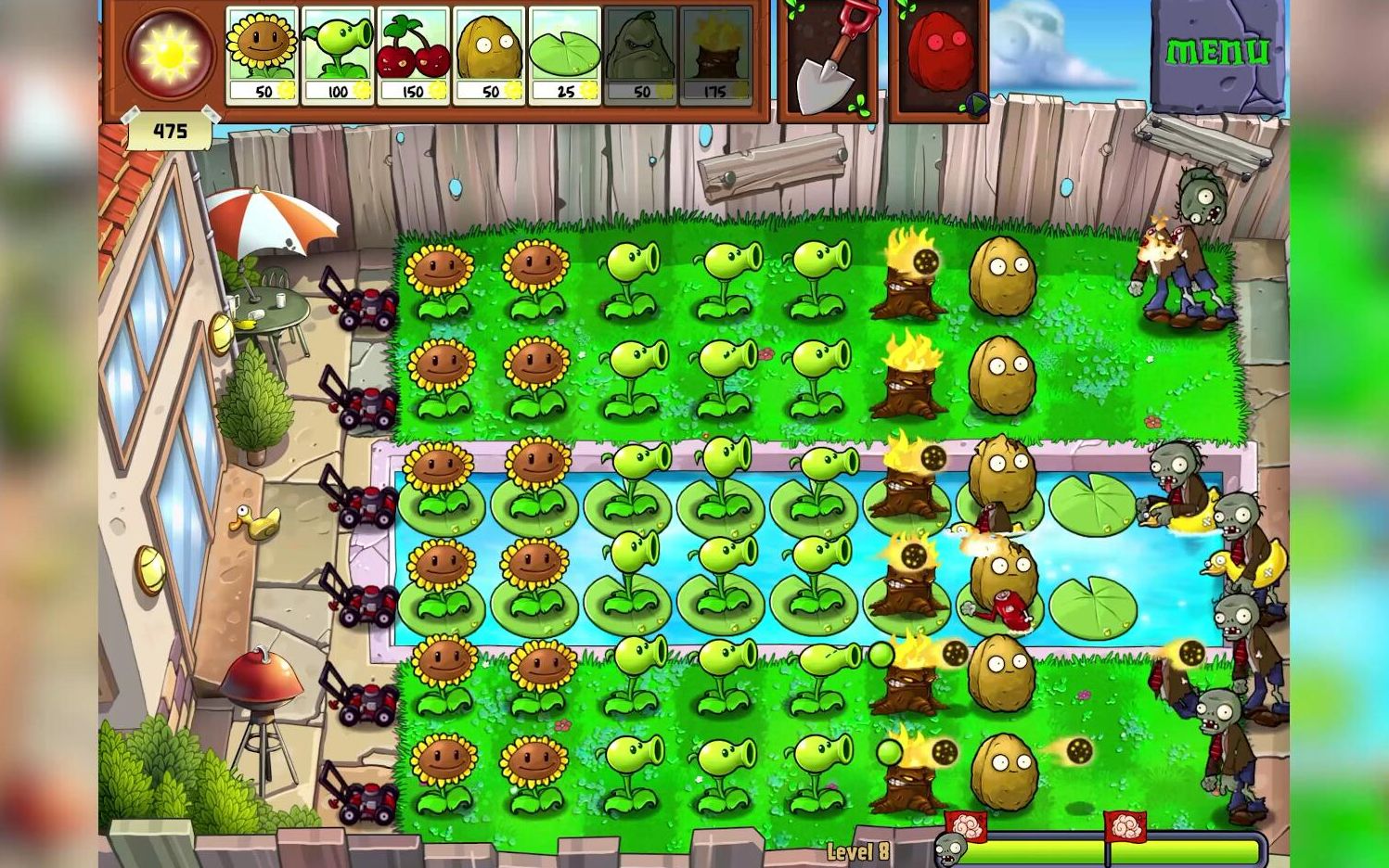The height and width of the screenshot is (868, 1389).
Task: Select the Wall-nut seed packet
Action: pyautogui.click(x=489, y=55)
